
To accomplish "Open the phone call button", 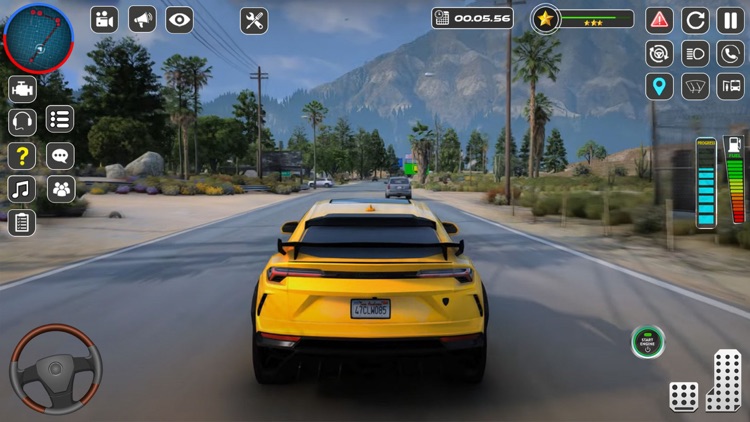I will coord(730,53).
